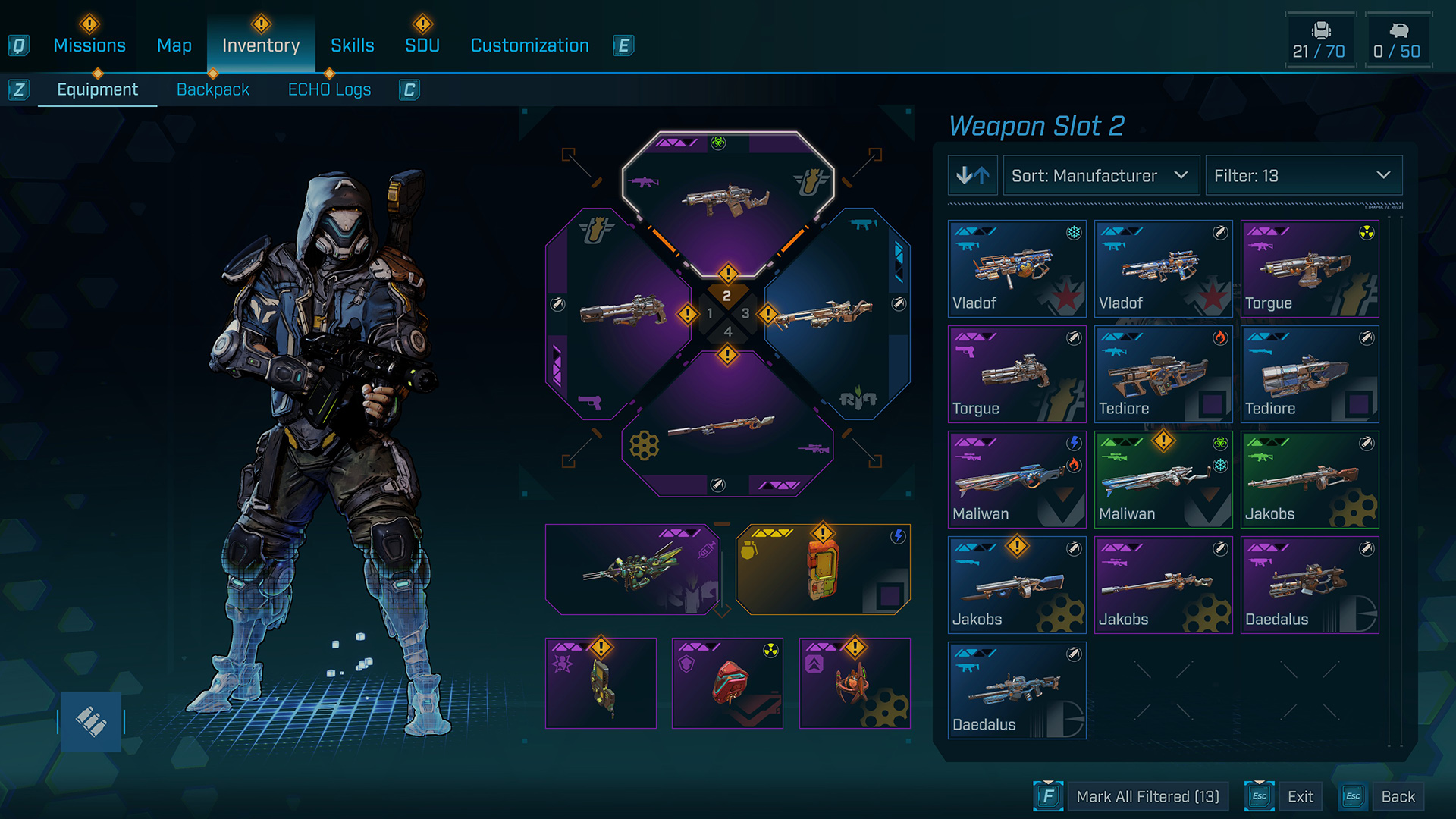The height and width of the screenshot is (819, 1456).
Task: Go Back from weapon selection
Action: coord(1398,796)
